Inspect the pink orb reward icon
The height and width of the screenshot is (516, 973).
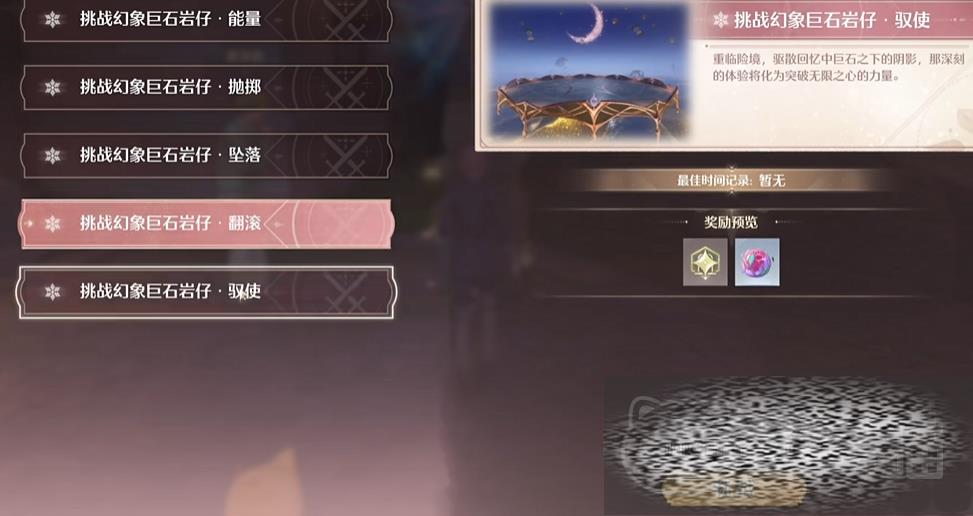click(757, 262)
